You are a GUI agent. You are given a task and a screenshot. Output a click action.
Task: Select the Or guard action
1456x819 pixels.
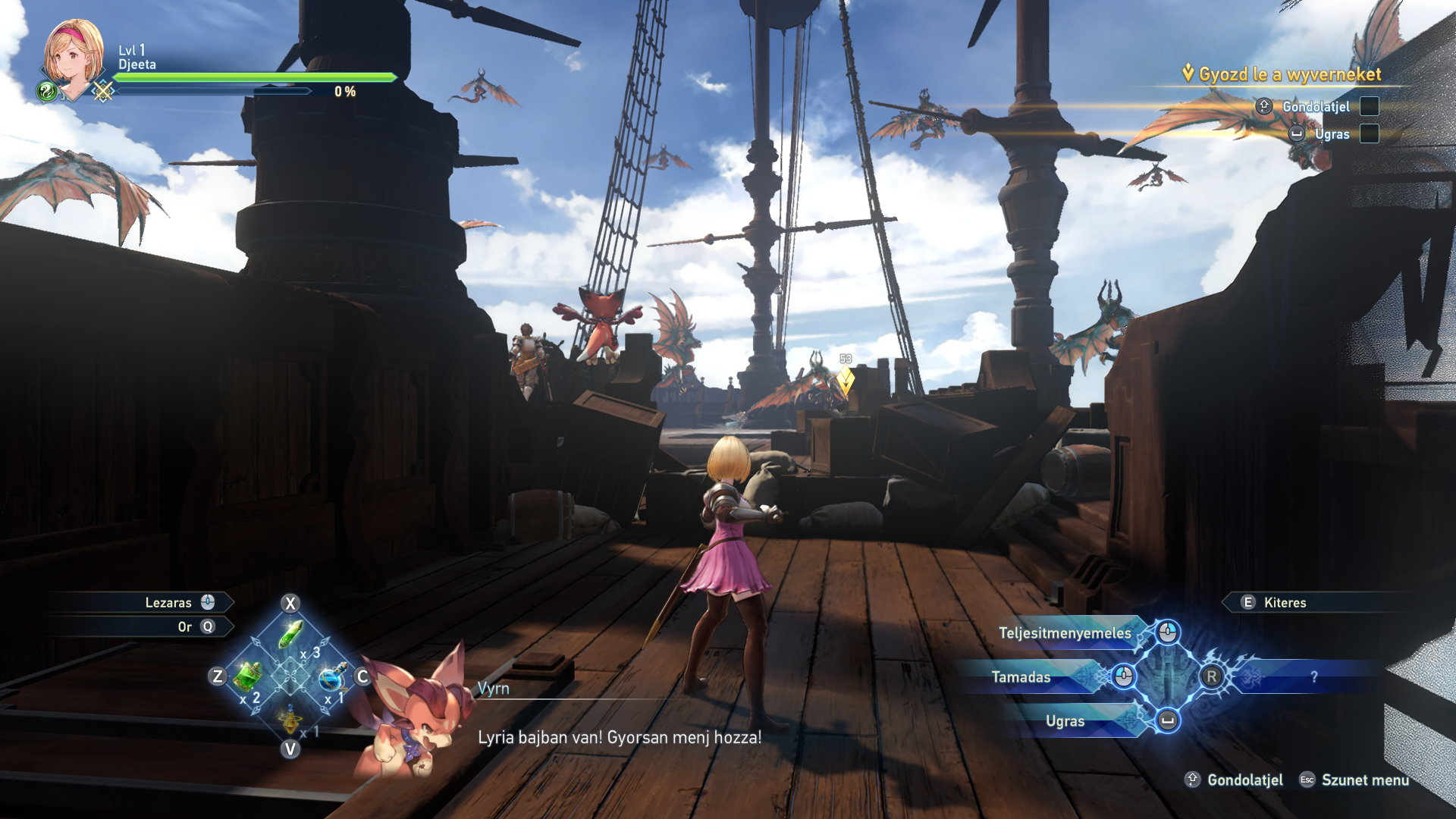coord(185,627)
